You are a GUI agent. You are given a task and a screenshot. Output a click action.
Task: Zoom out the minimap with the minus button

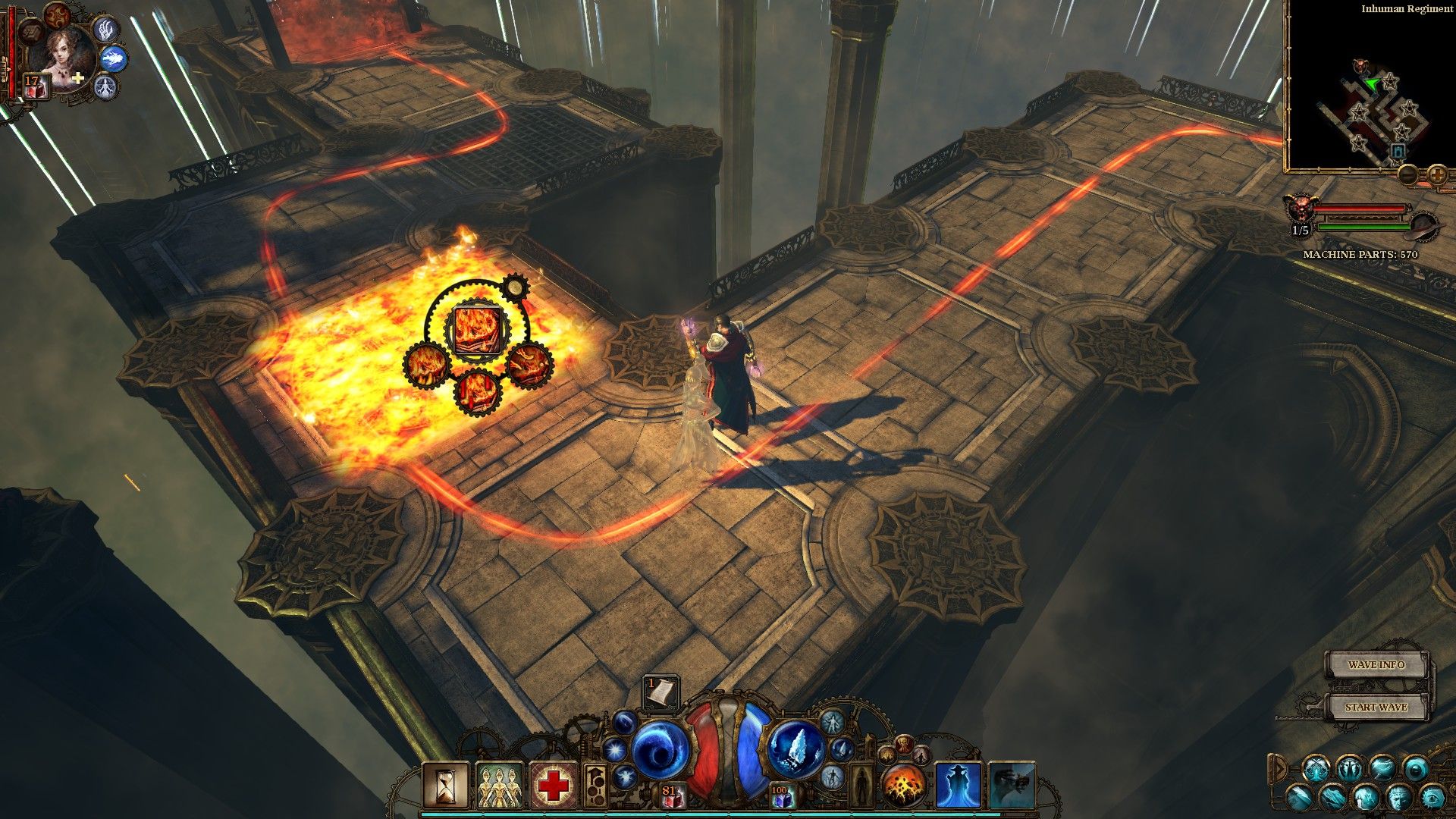click(1408, 175)
